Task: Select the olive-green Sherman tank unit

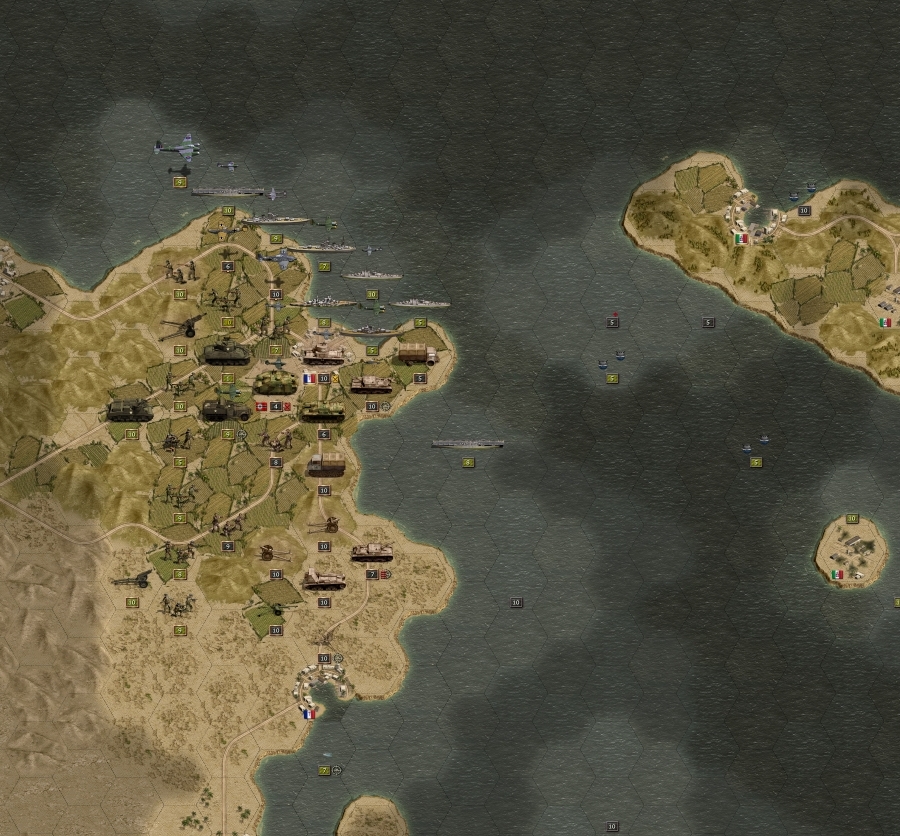Action: click(226, 352)
